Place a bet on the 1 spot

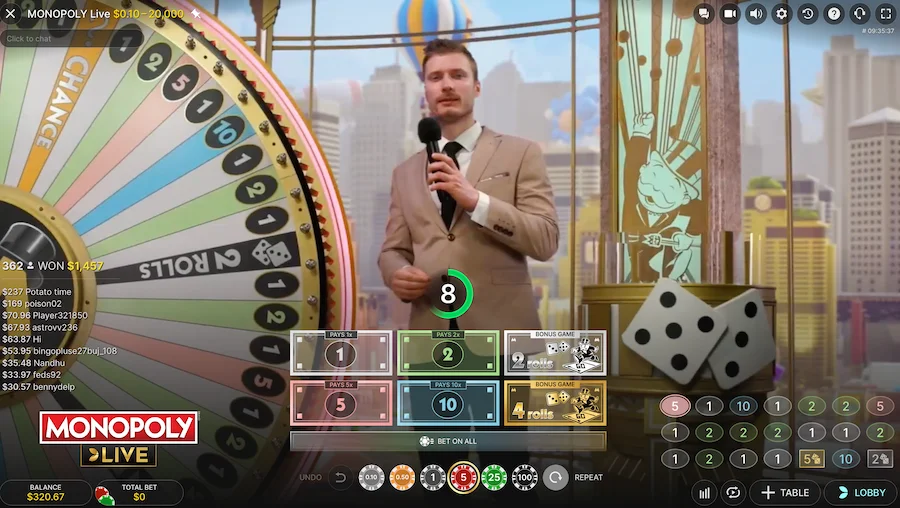click(x=341, y=353)
